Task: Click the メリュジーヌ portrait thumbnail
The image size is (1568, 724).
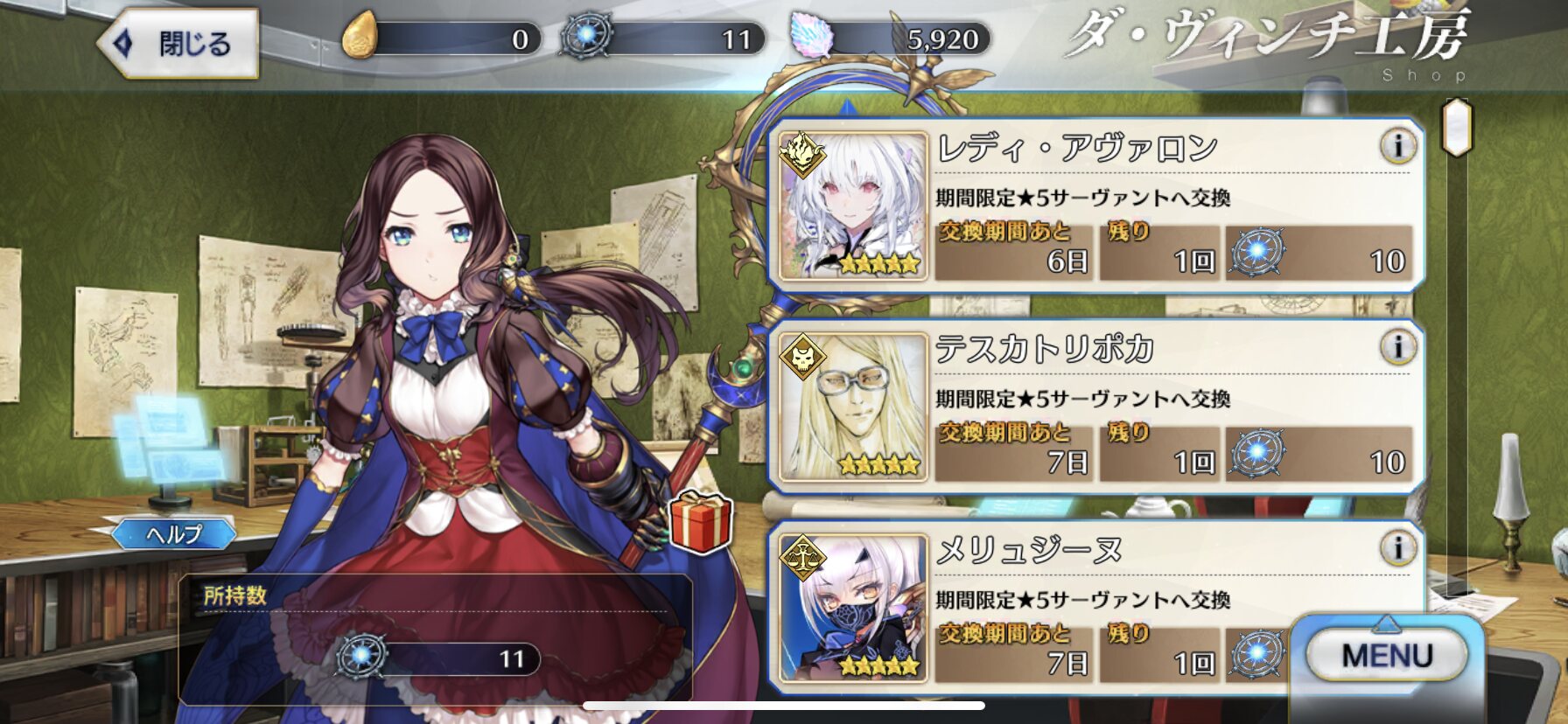Action: [x=853, y=609]
